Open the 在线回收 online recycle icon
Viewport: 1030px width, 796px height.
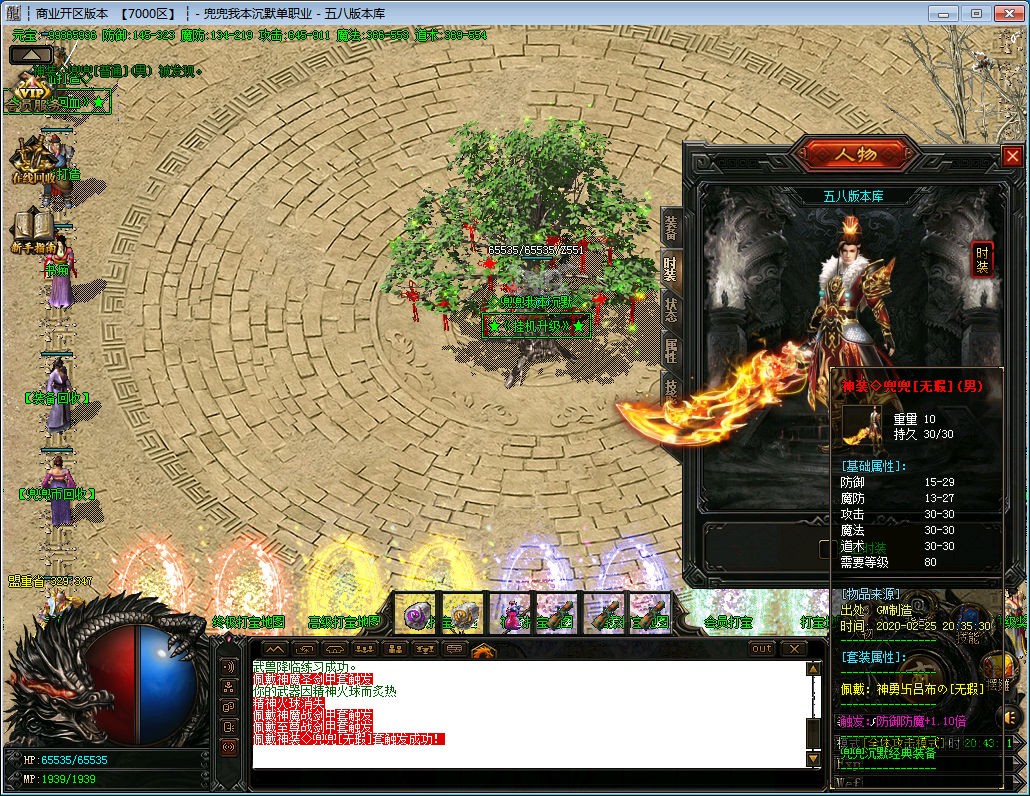coord(34,159)
